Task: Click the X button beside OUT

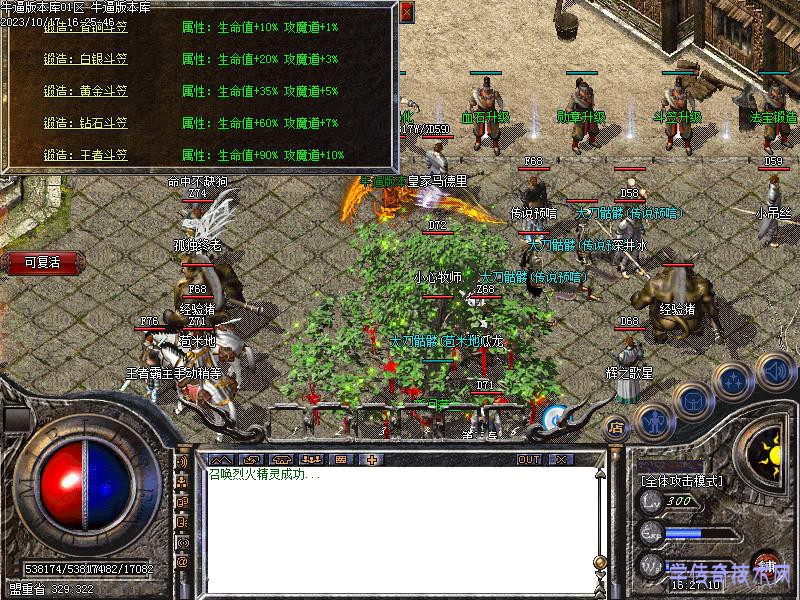Action: click(561, 459)
